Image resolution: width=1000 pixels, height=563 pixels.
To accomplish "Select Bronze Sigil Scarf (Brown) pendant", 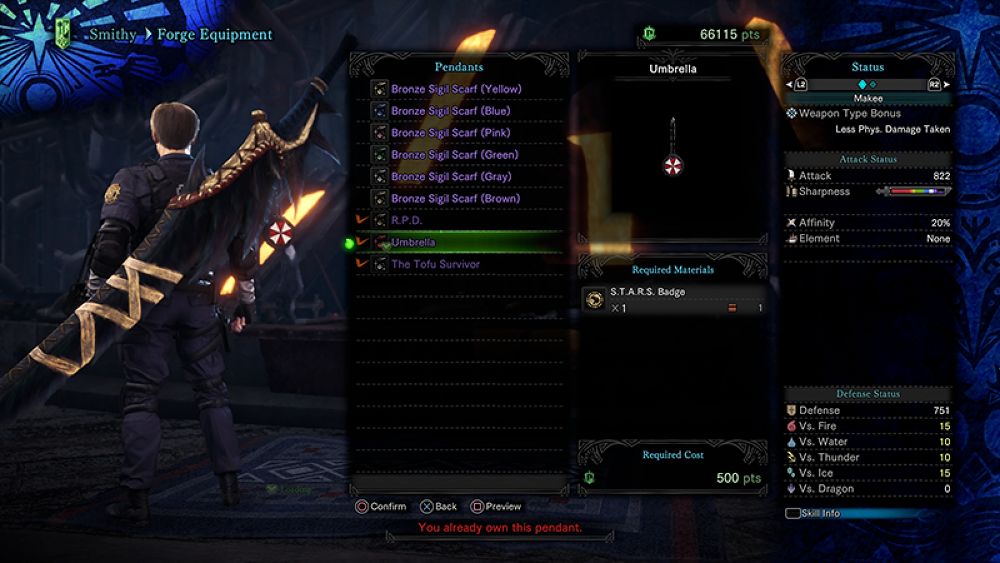I will coord(455,199).
